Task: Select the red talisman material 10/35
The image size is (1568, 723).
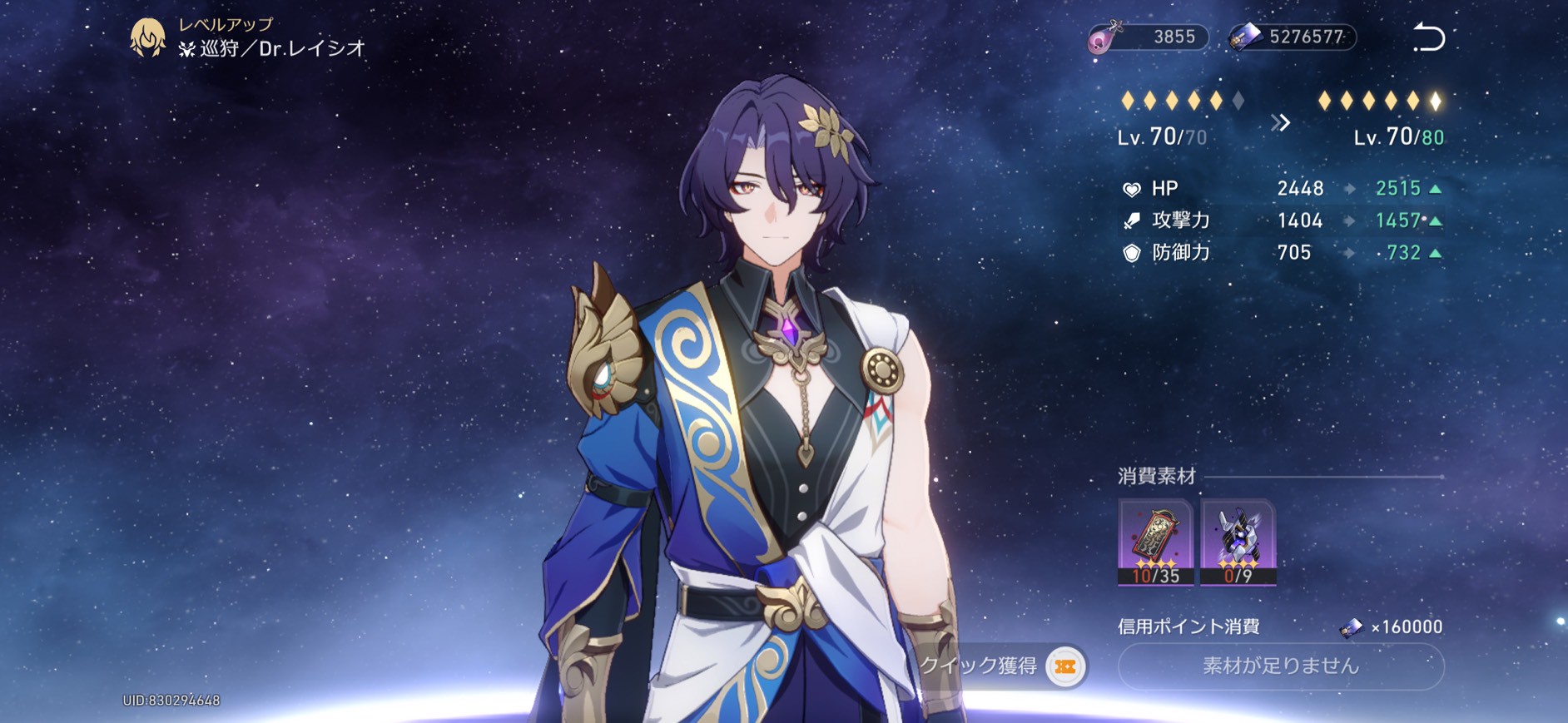Action: pyautogui.click(x=1155, y=542)
